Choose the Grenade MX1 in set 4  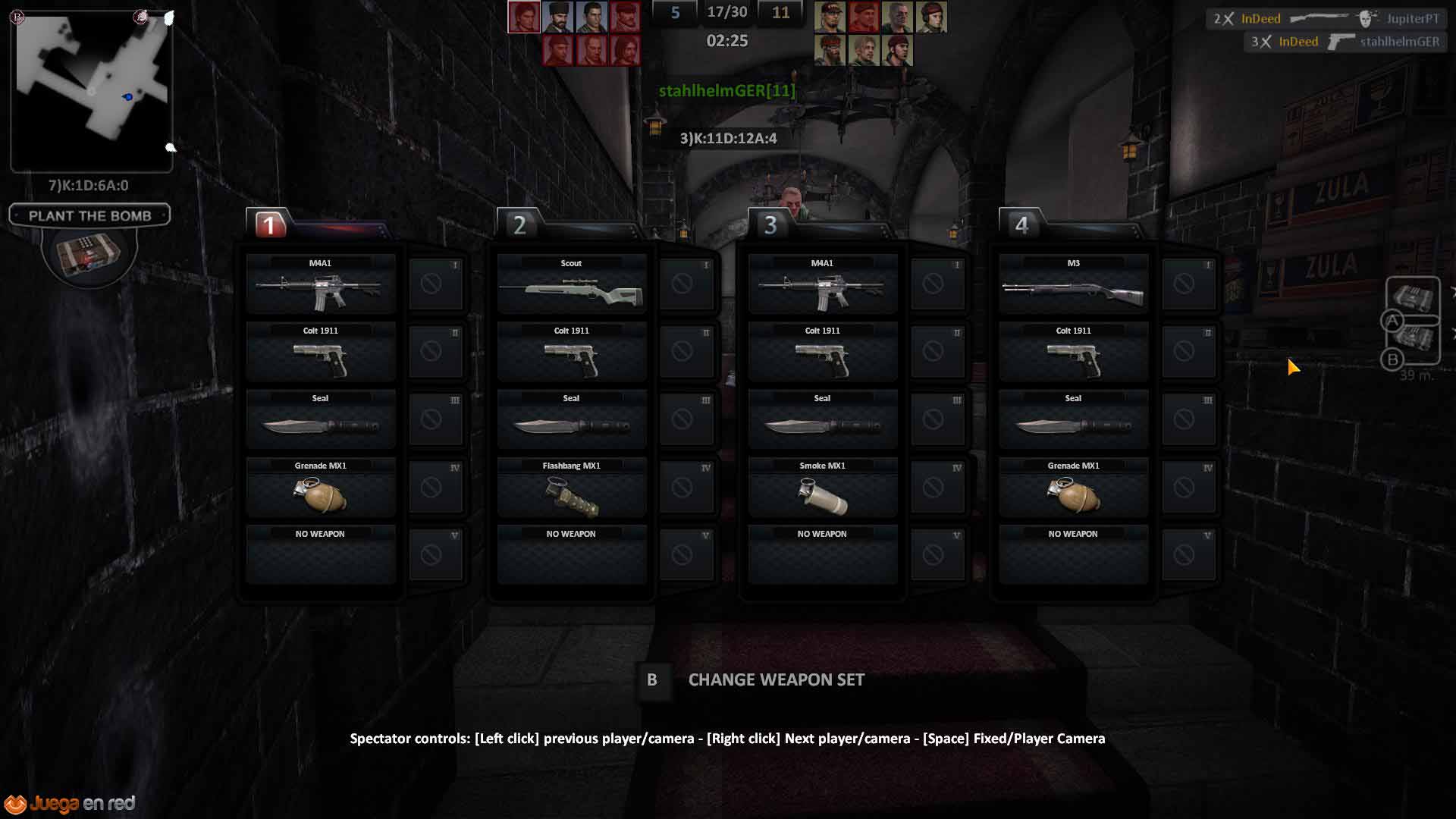click(x=1073, y=488)
